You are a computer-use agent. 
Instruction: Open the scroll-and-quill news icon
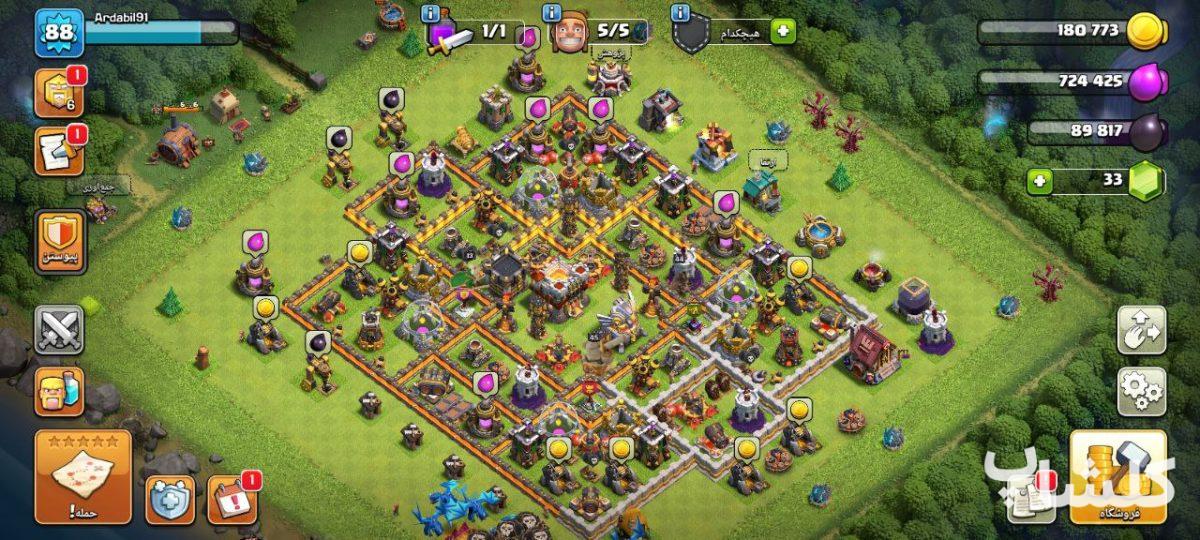click(59, 152)
